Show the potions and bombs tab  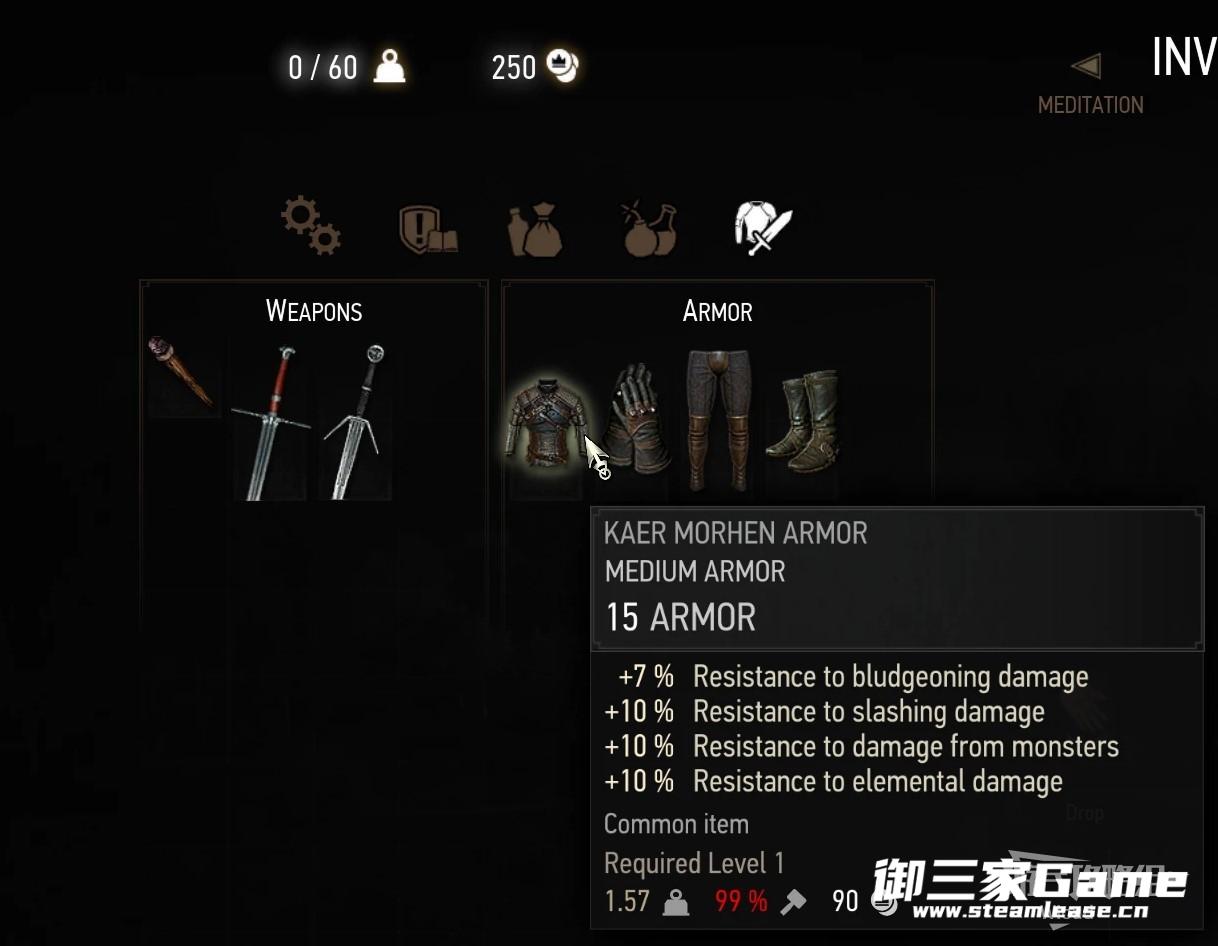(x=649, y=228)
